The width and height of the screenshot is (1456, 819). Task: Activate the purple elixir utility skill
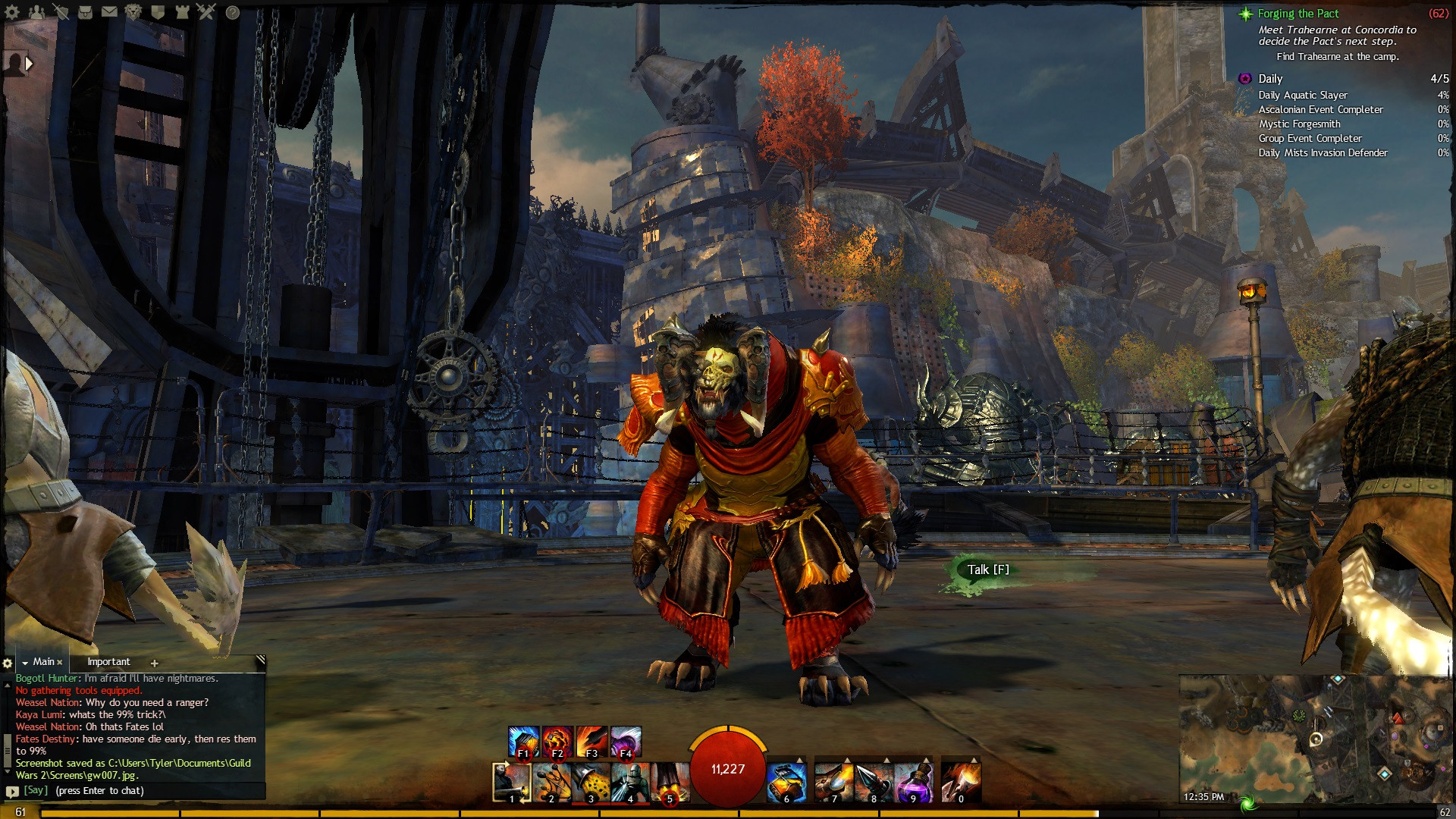913,782
